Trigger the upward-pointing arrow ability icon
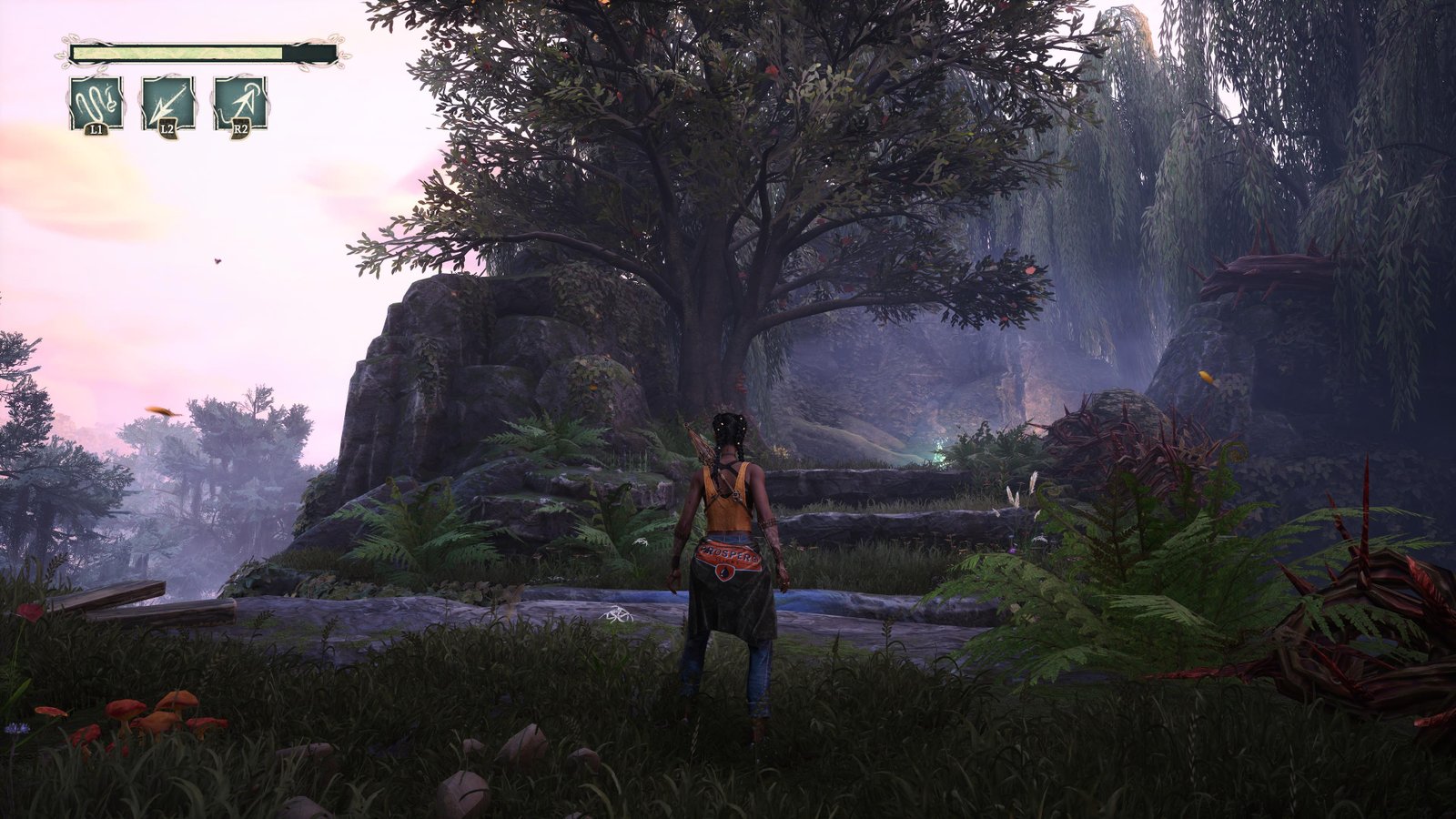Image resolution: width=1456 pixels, height=819 pixels. 240,101
